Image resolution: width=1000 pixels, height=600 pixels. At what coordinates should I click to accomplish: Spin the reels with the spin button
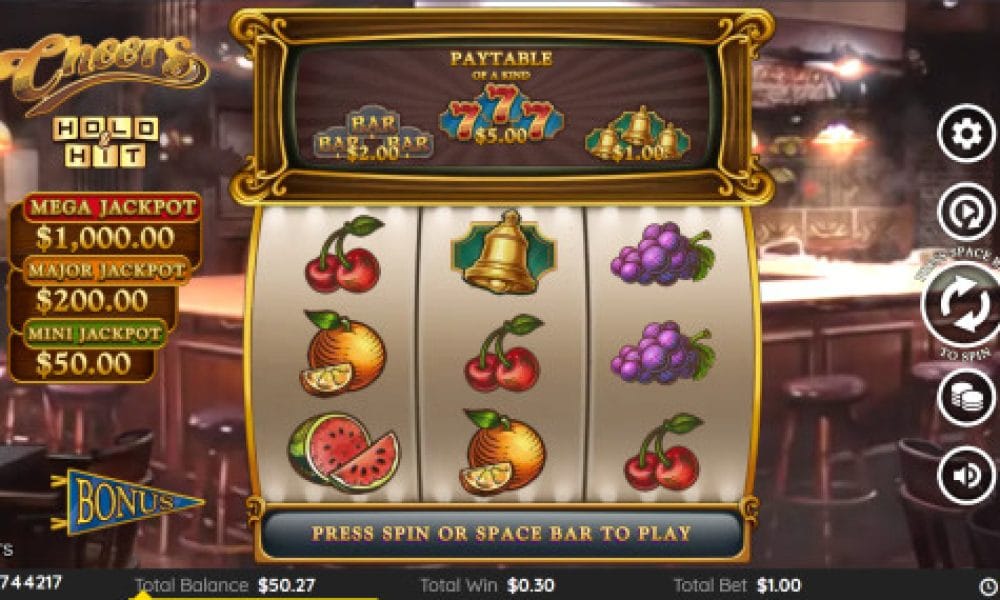962,306
